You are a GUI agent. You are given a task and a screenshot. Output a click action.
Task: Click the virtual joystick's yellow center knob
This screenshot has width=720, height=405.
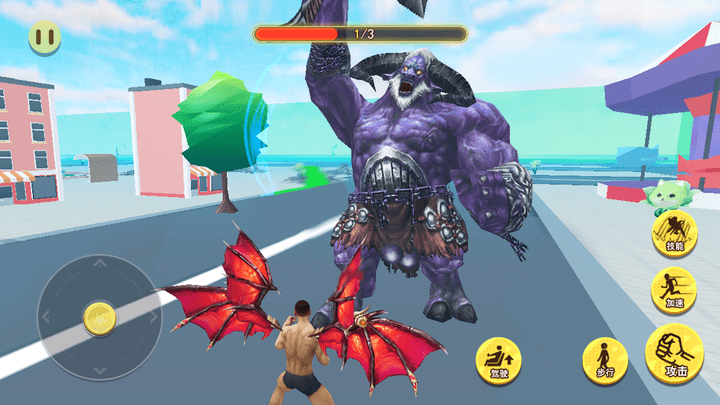click(99, 318)
